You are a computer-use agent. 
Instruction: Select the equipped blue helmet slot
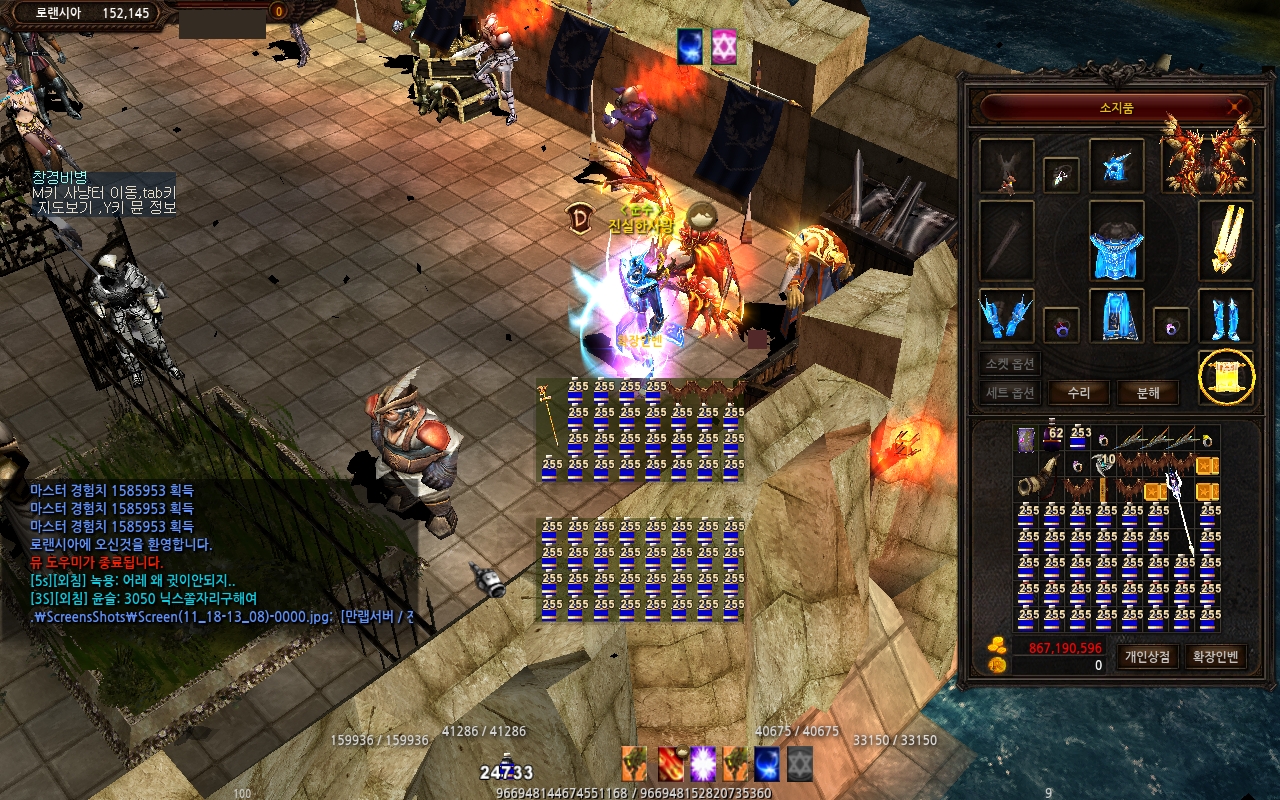[1116, 166]
